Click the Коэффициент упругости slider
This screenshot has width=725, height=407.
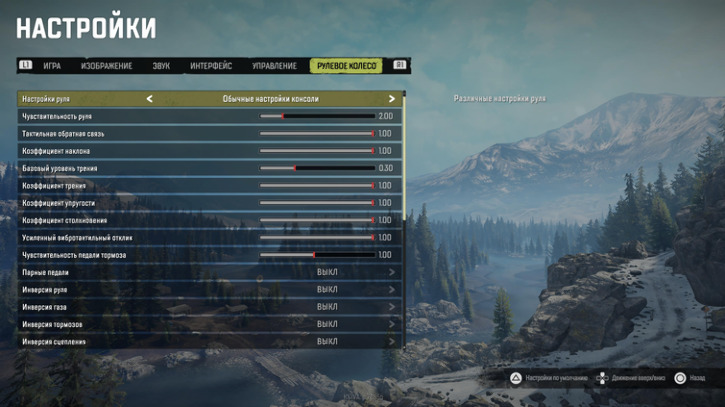click(x=317, y=203)
